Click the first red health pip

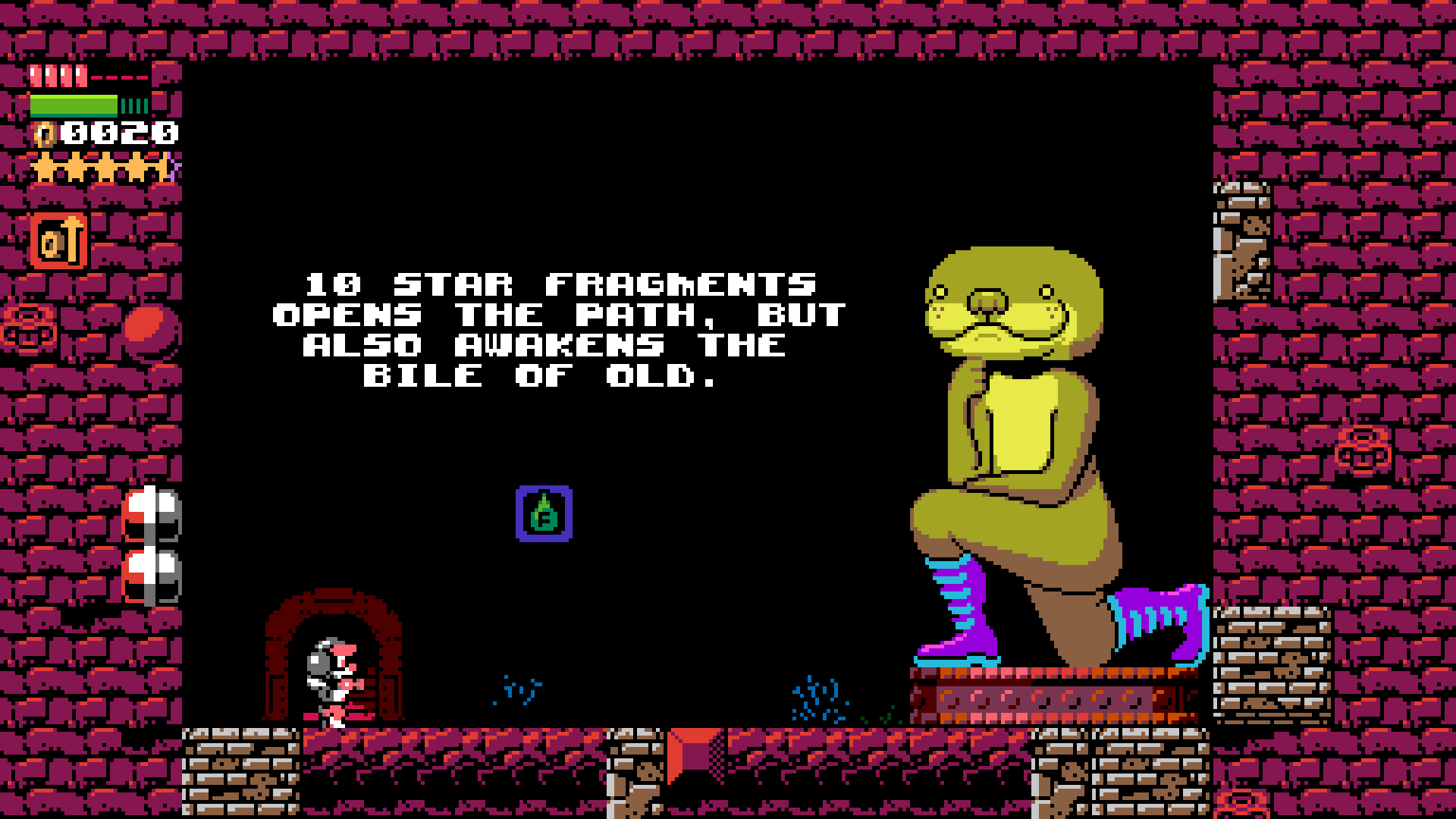pos(36,76)
